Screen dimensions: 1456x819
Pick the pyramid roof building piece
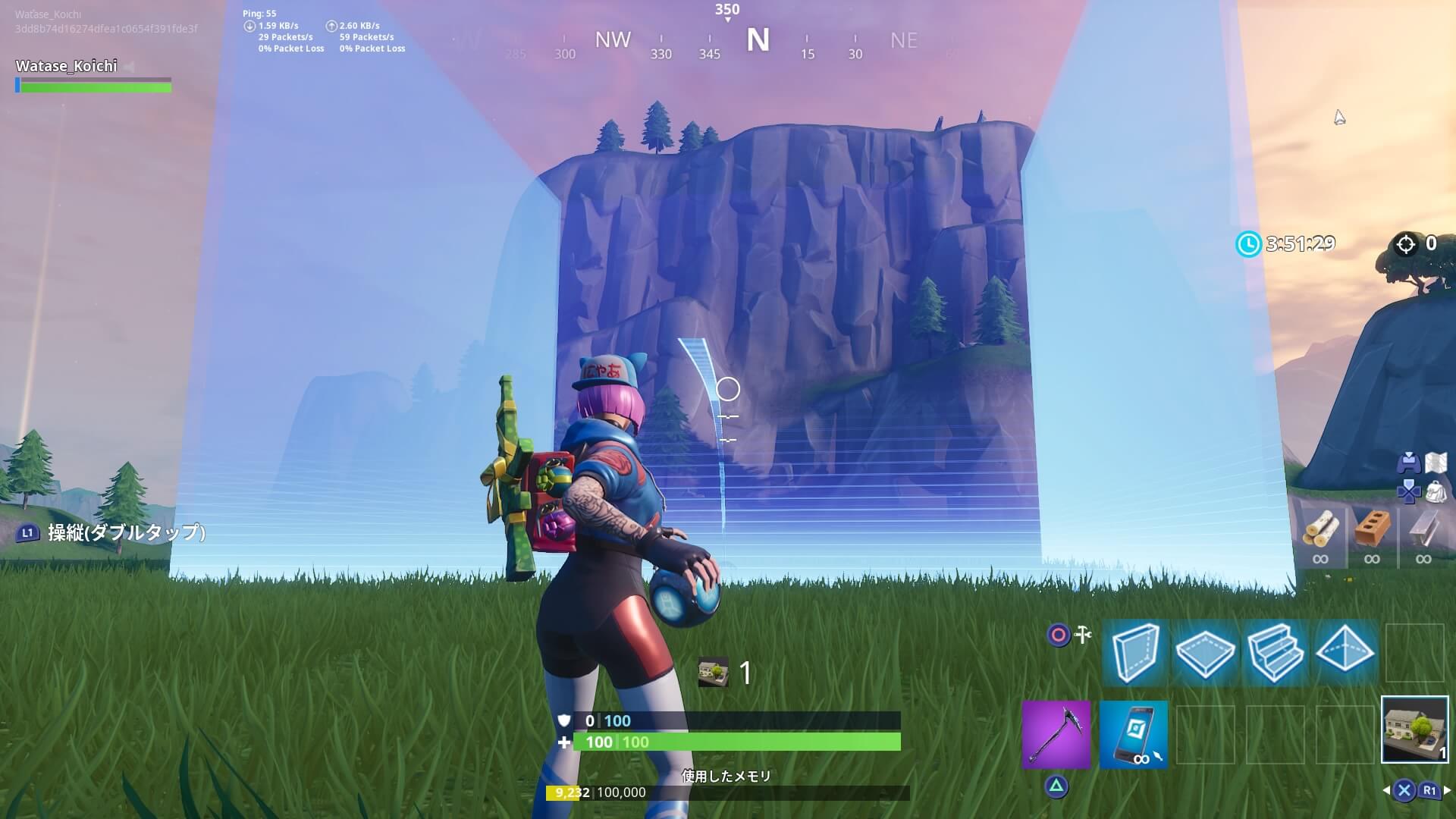point(1345,652)
